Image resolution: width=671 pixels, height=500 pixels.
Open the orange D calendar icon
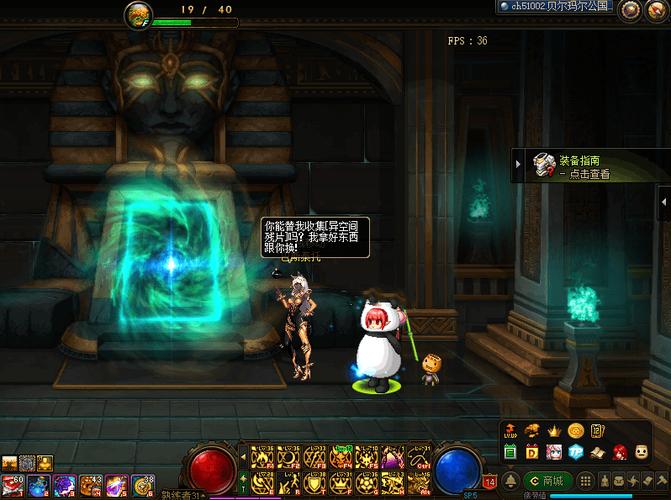531,451
